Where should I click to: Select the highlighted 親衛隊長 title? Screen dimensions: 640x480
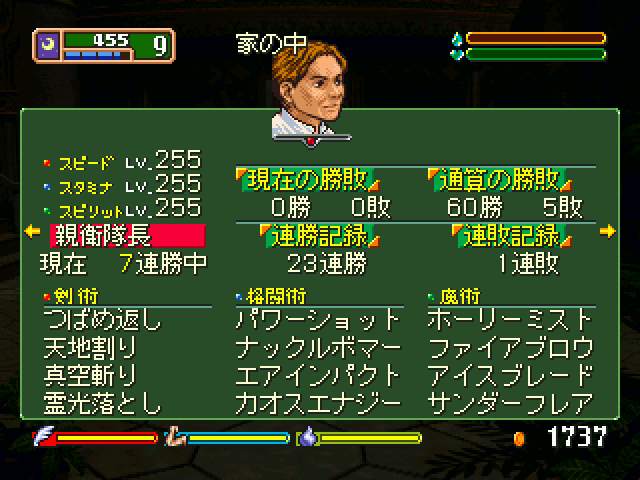coord(127,236)
